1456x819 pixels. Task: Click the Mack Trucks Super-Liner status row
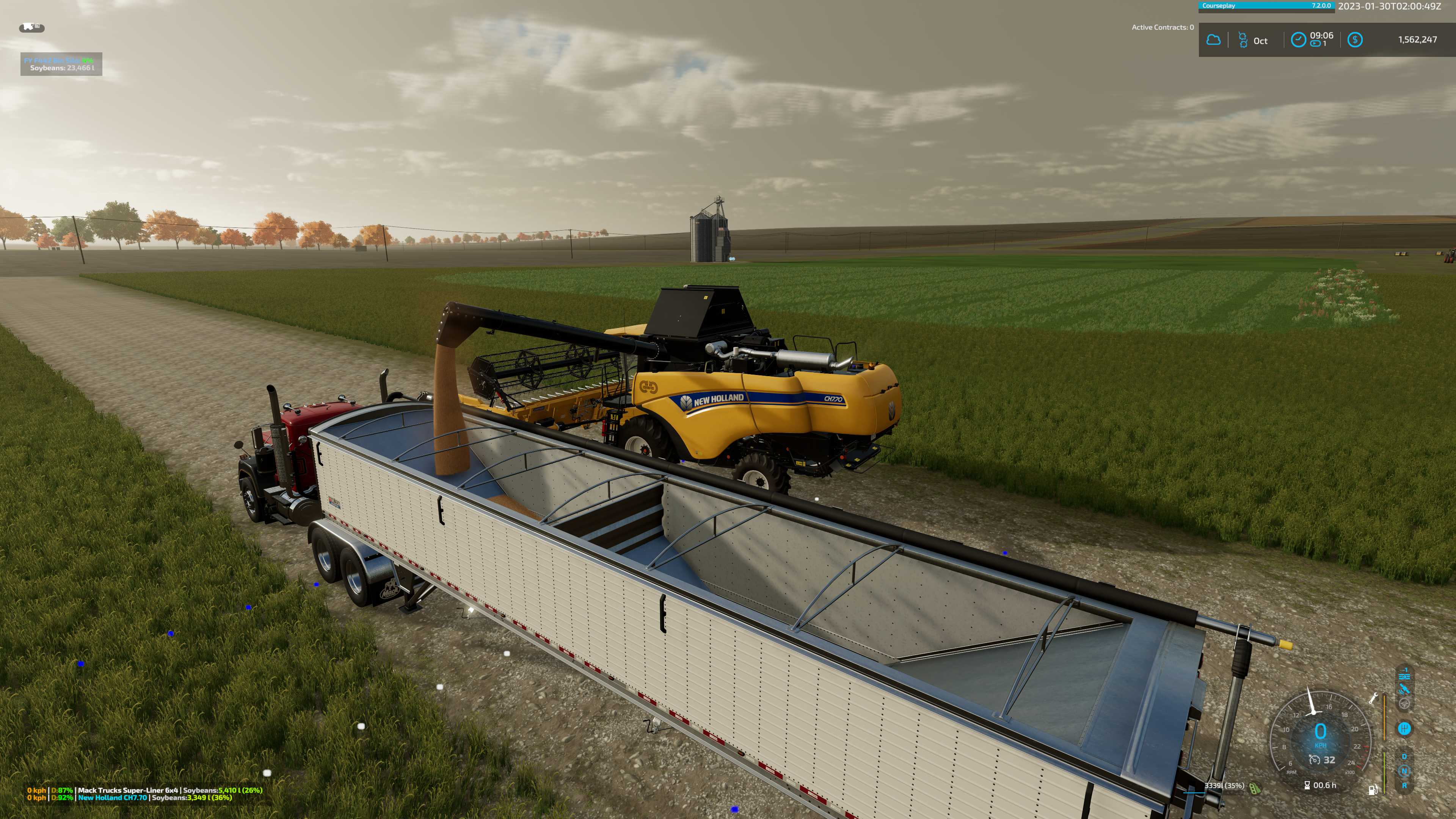coord(145,790)
